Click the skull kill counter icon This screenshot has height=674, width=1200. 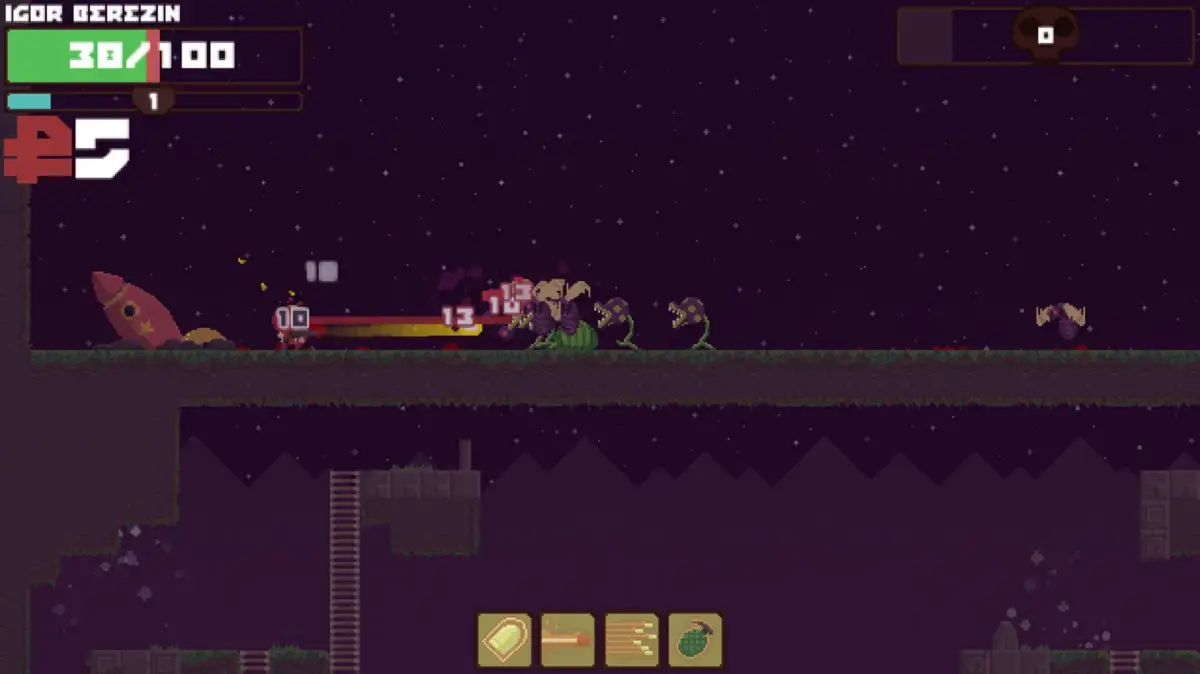[x=1045, y=35]
